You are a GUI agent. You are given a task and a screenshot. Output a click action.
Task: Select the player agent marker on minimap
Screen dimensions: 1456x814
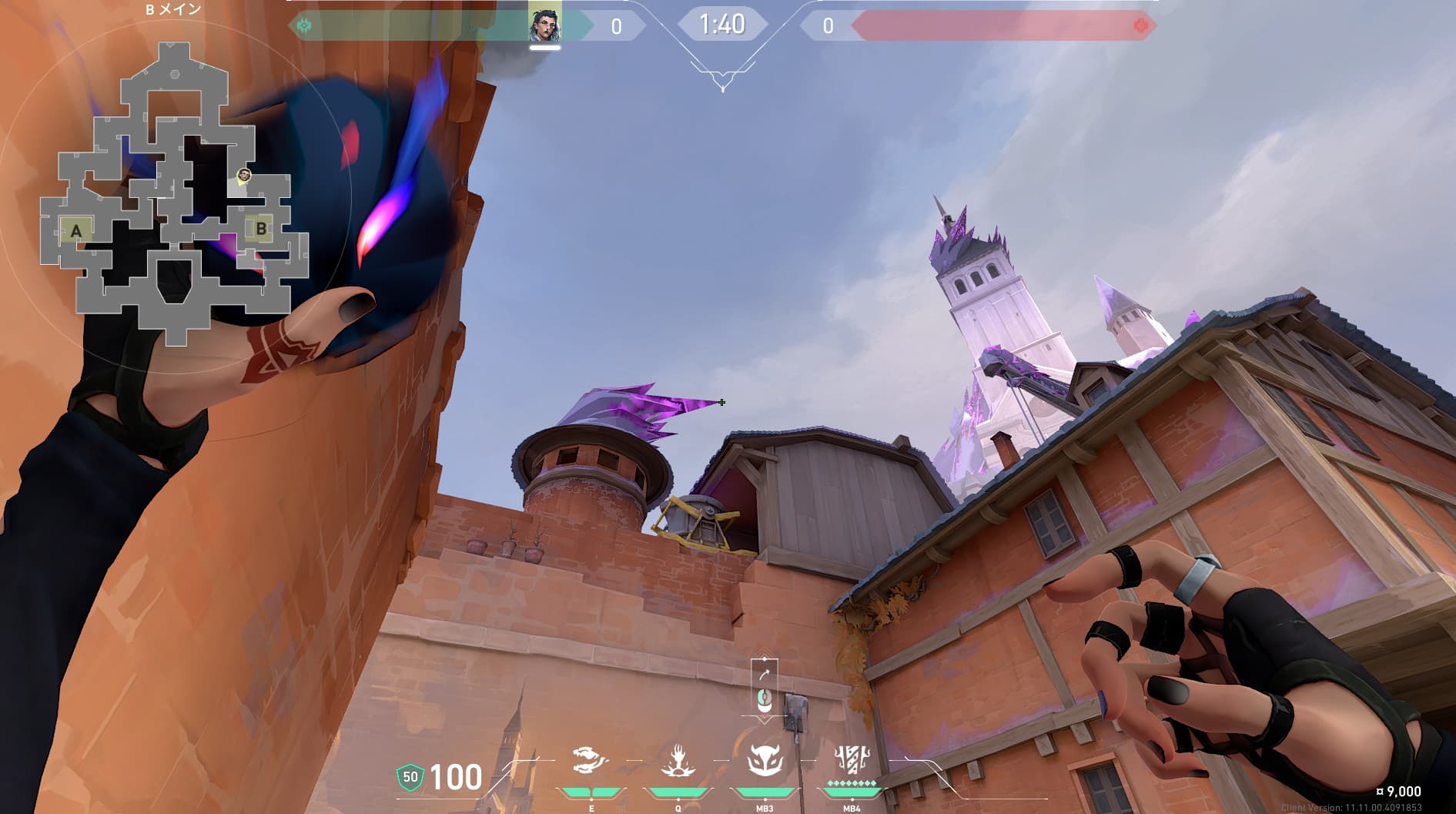tap(243, 176)
